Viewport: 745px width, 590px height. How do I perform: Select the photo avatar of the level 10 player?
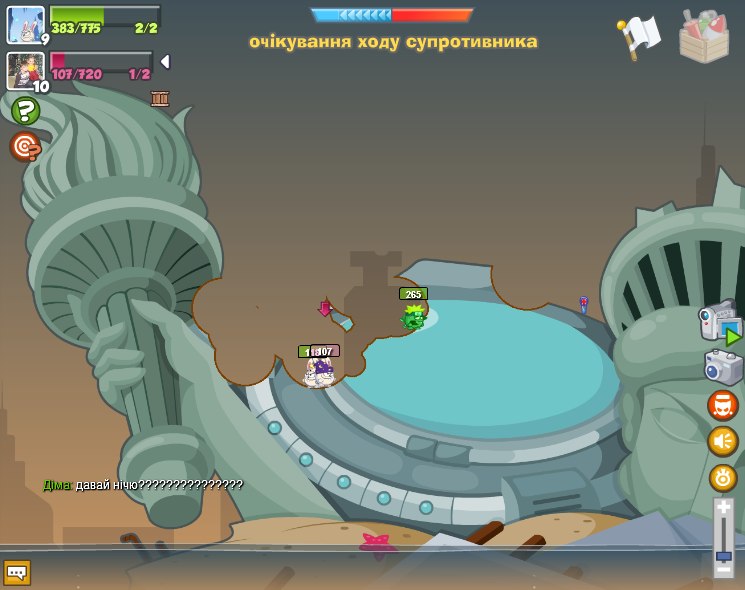pyautogui.click(x=25, y=70)
